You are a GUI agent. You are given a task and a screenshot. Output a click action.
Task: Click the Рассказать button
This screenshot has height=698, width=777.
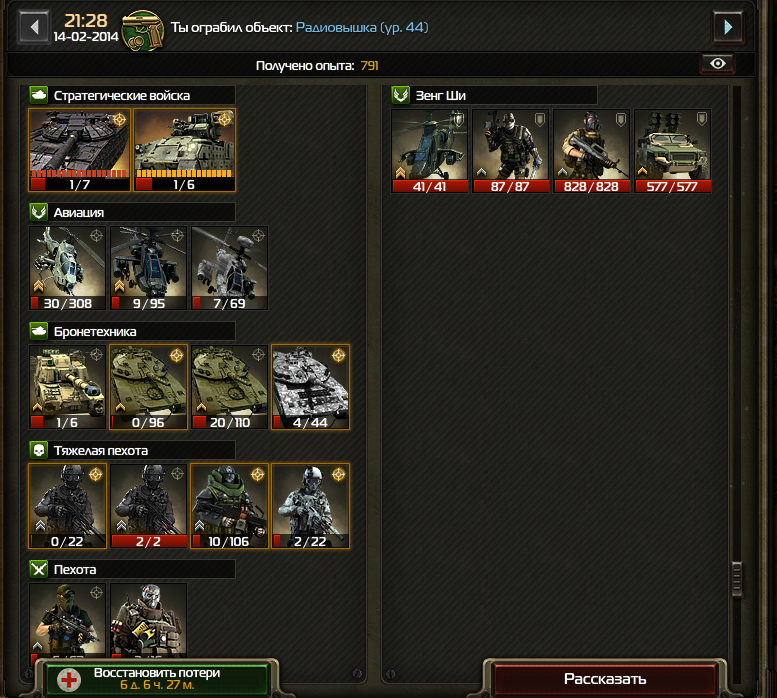[604, 679]
